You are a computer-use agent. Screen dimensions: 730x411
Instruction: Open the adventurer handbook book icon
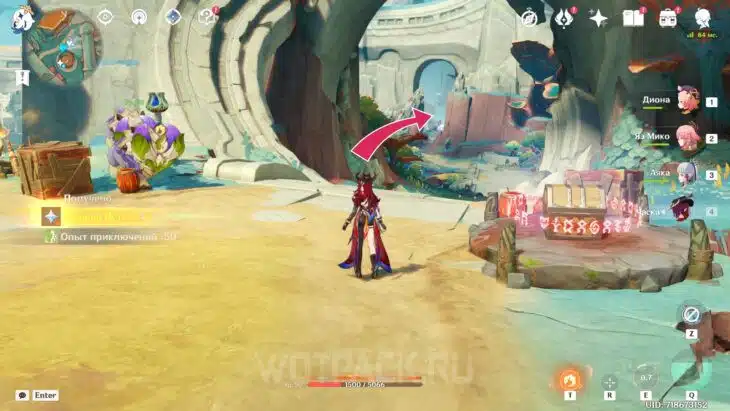coord(632,17)
